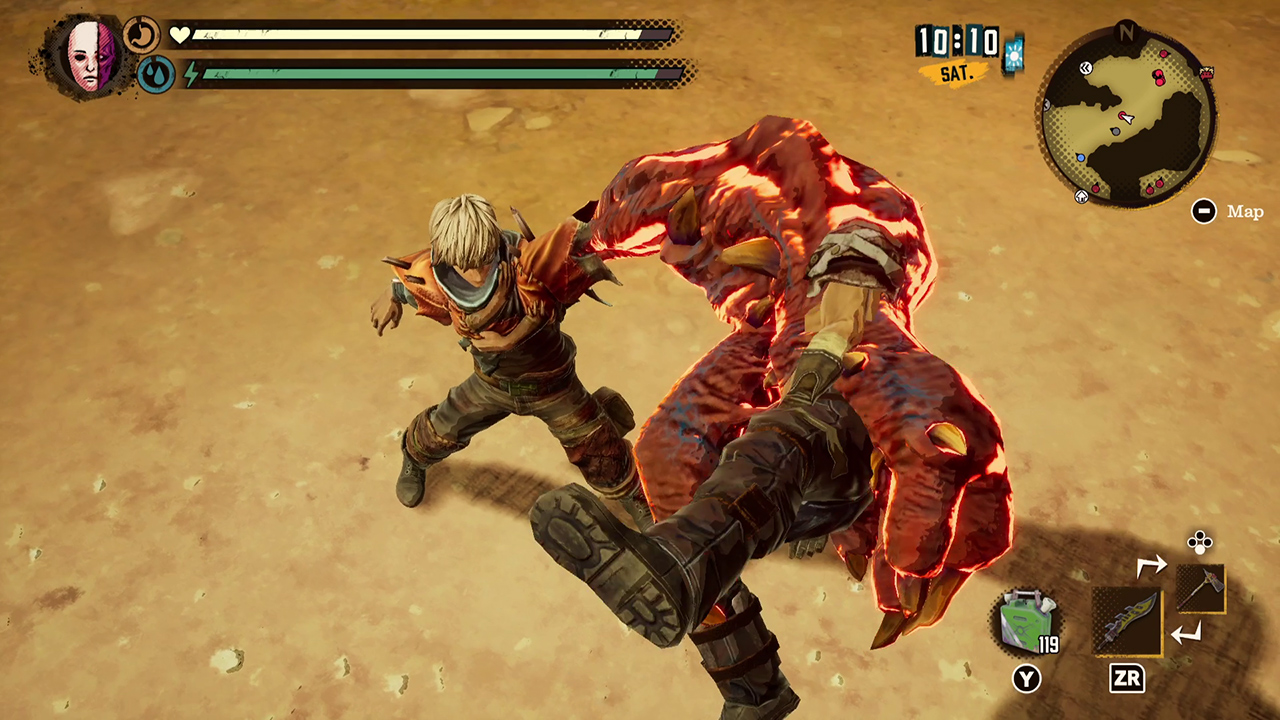Click the north compass marker on the minimap

tap(1126, 31)
